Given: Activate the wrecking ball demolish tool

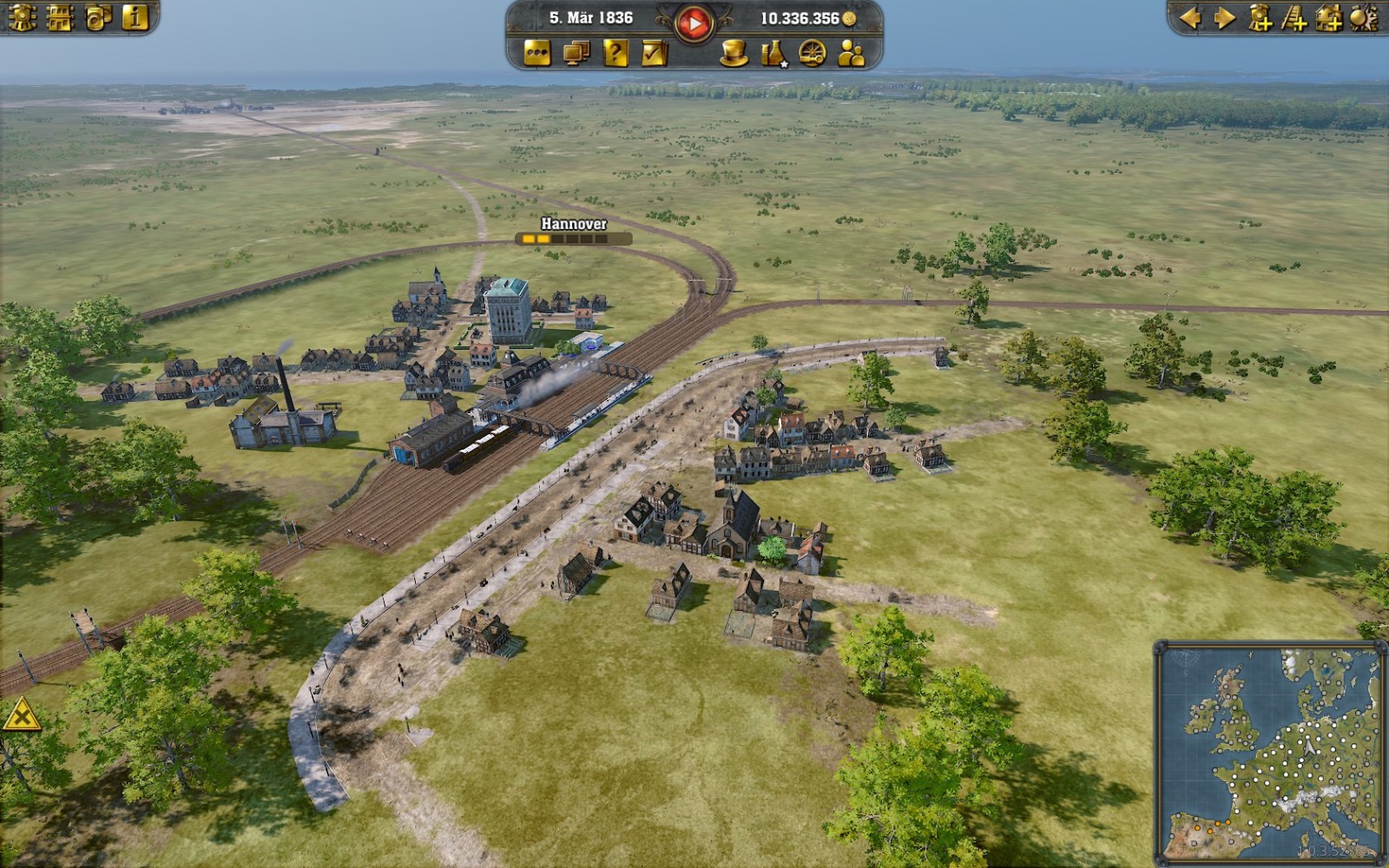Looking at the screenshot, I should point(1364,17).
